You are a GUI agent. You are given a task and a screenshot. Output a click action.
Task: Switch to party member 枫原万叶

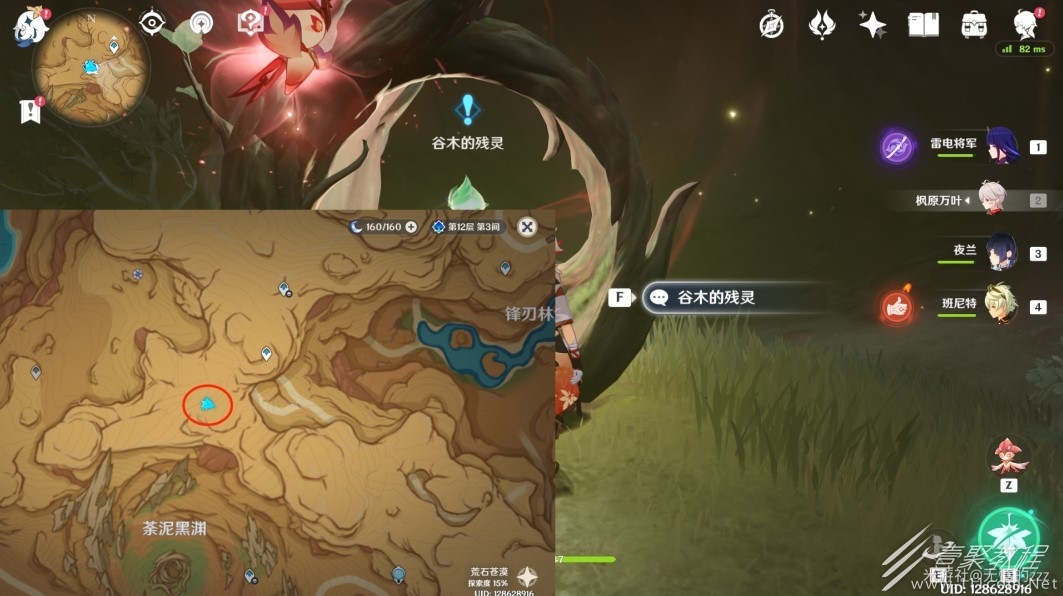tap(990, 200)
